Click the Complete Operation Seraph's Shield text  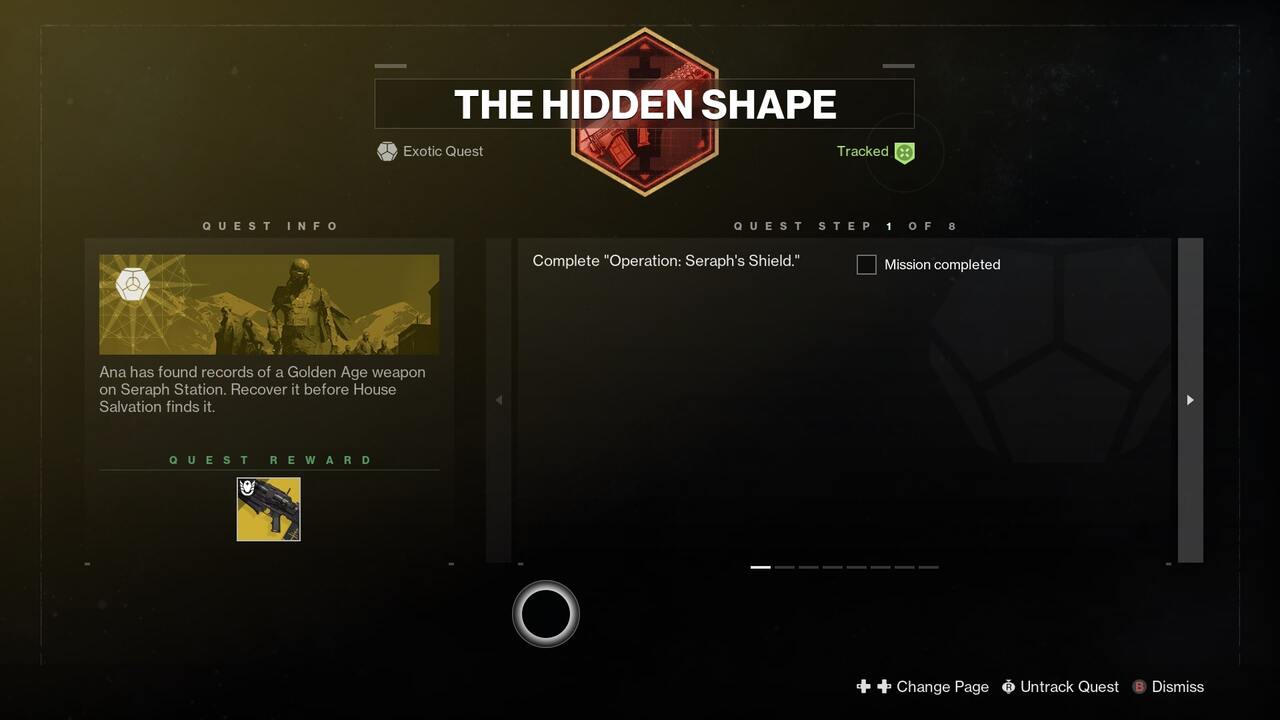(666, 260)
